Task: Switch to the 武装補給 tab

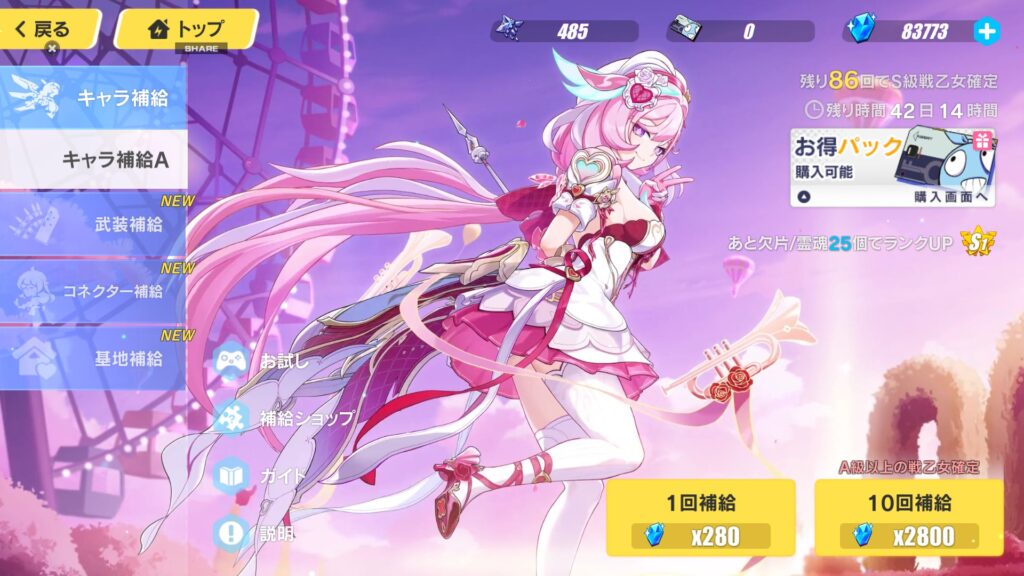Action: click(x=96, y=224)
